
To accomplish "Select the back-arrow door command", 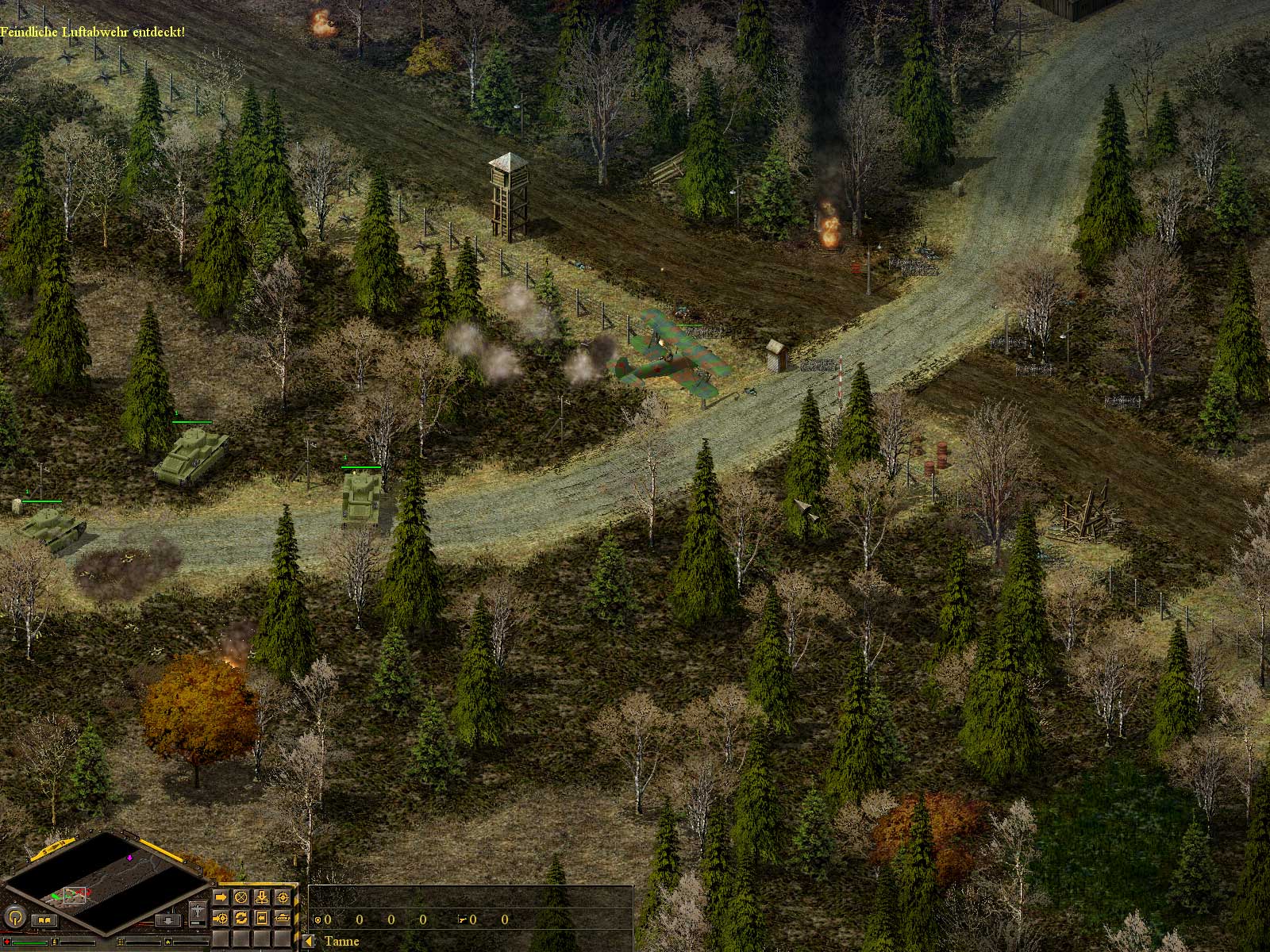I will [261, 918].
